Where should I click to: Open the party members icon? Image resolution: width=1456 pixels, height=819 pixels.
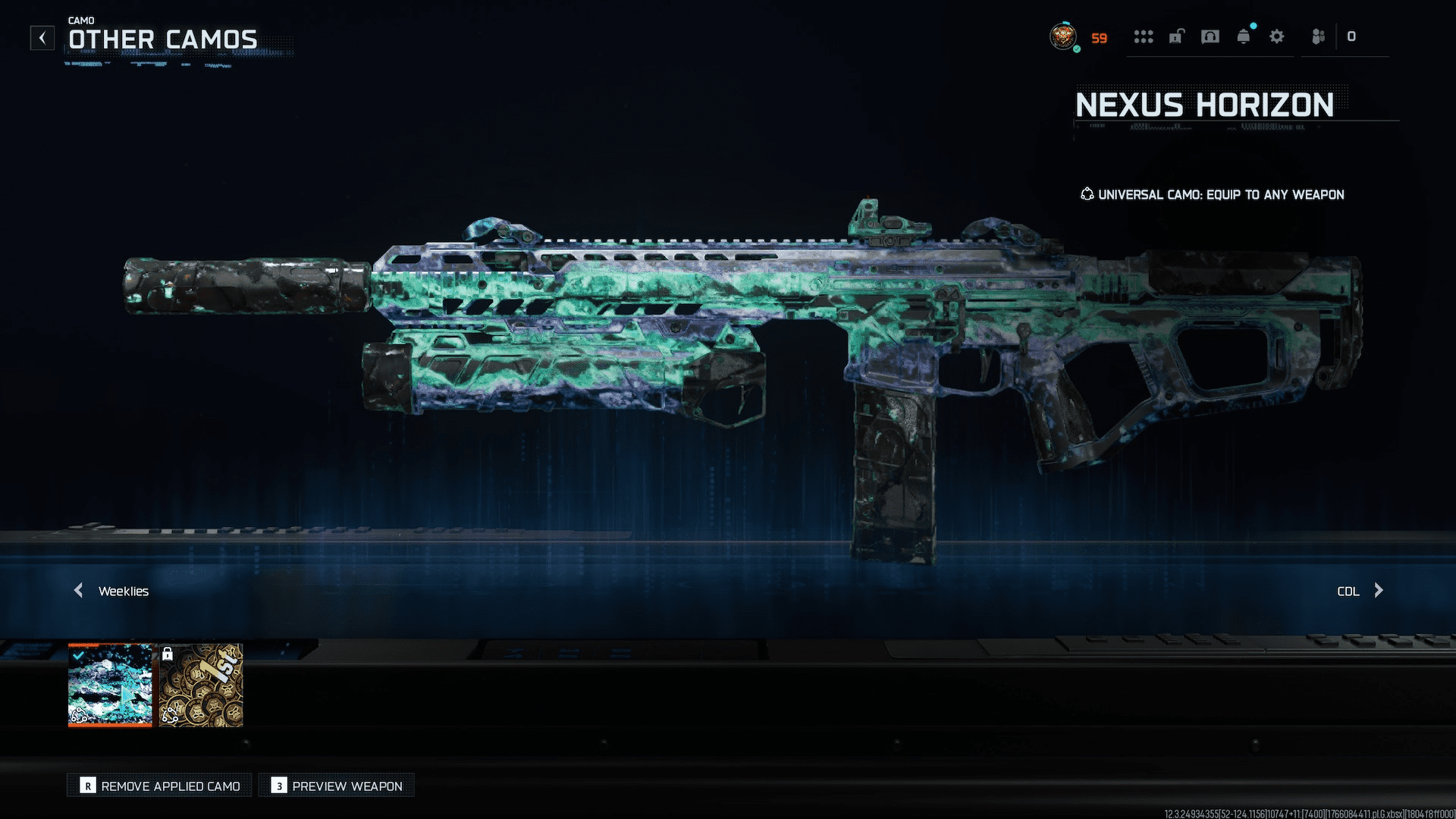[x=1319, y=36]
